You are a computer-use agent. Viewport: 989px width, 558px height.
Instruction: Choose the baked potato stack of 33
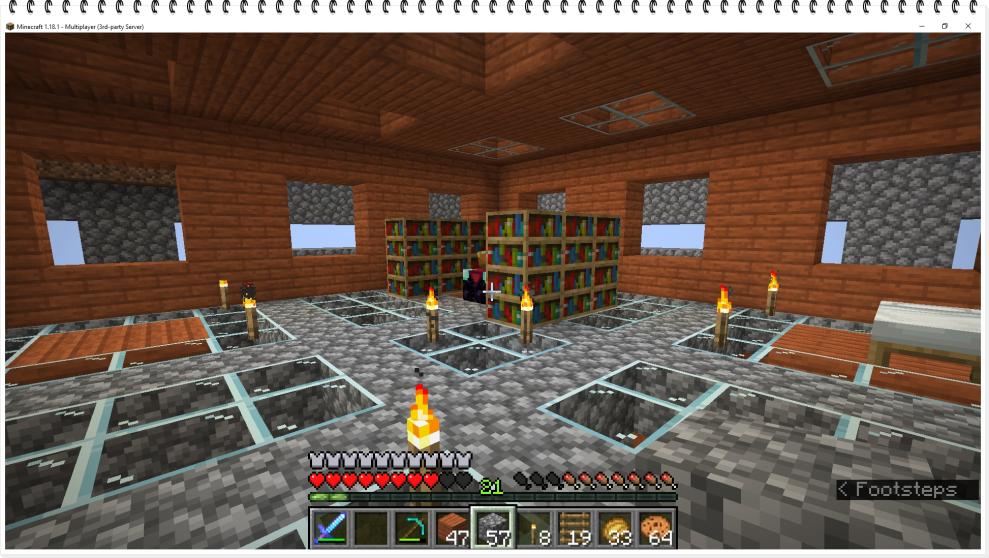click(615, 527)
